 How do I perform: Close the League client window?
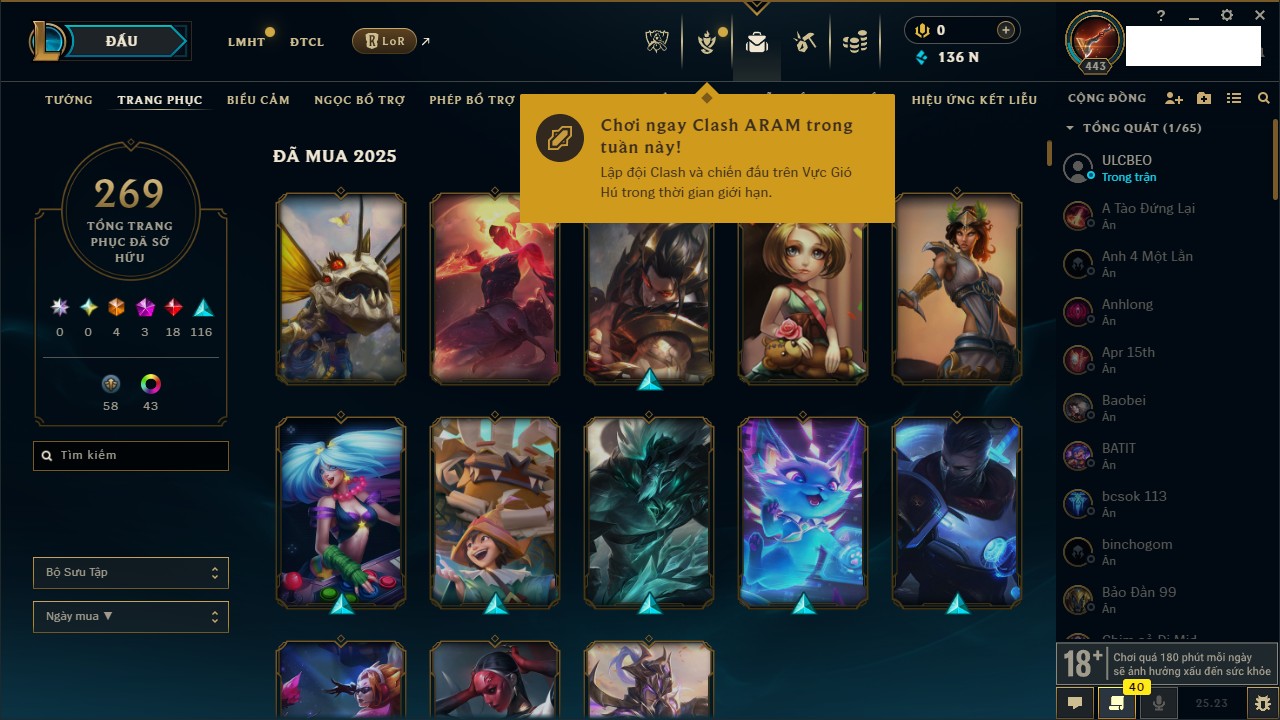coord(1260,16)
